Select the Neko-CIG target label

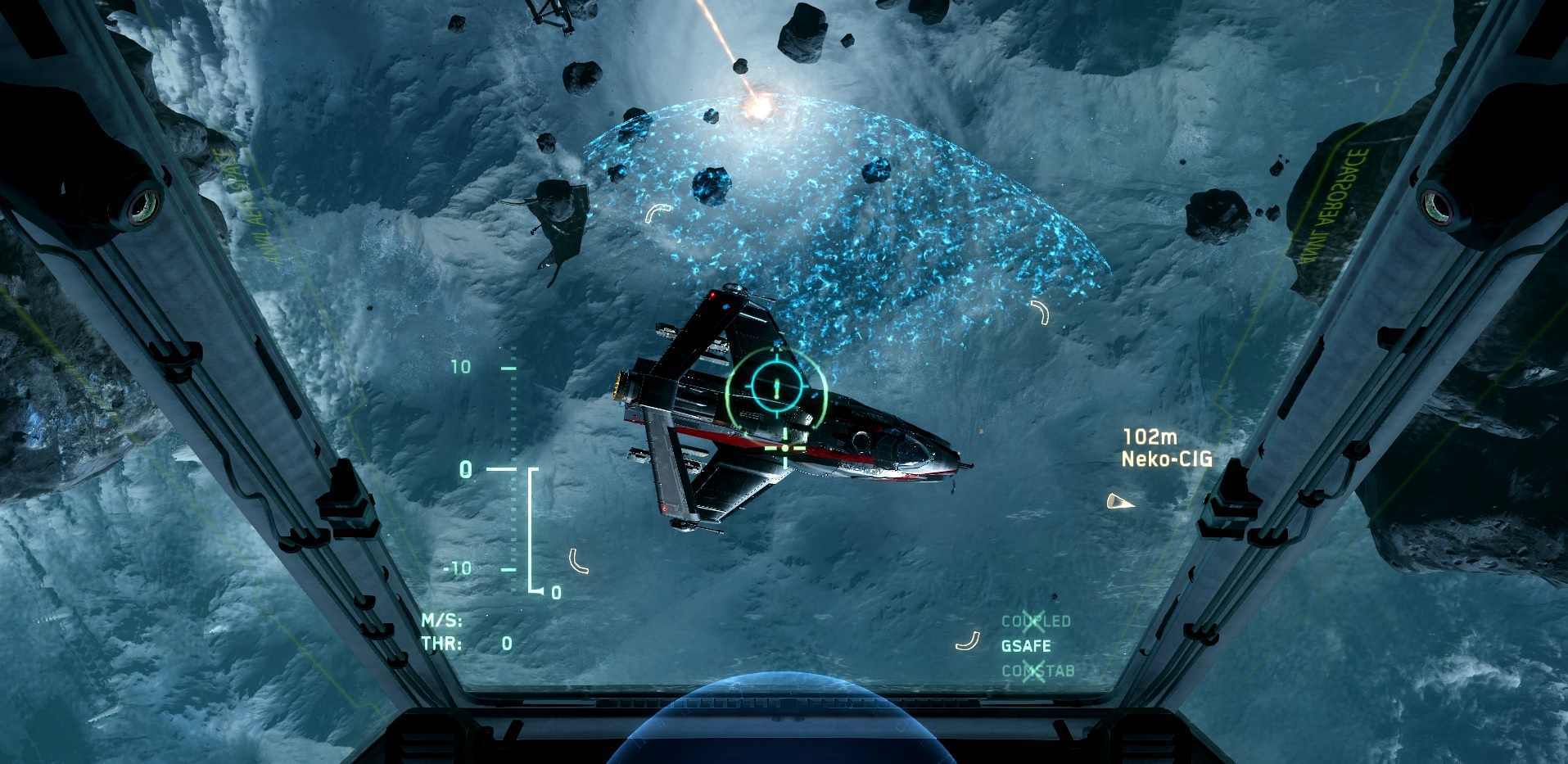[1166, 459]
